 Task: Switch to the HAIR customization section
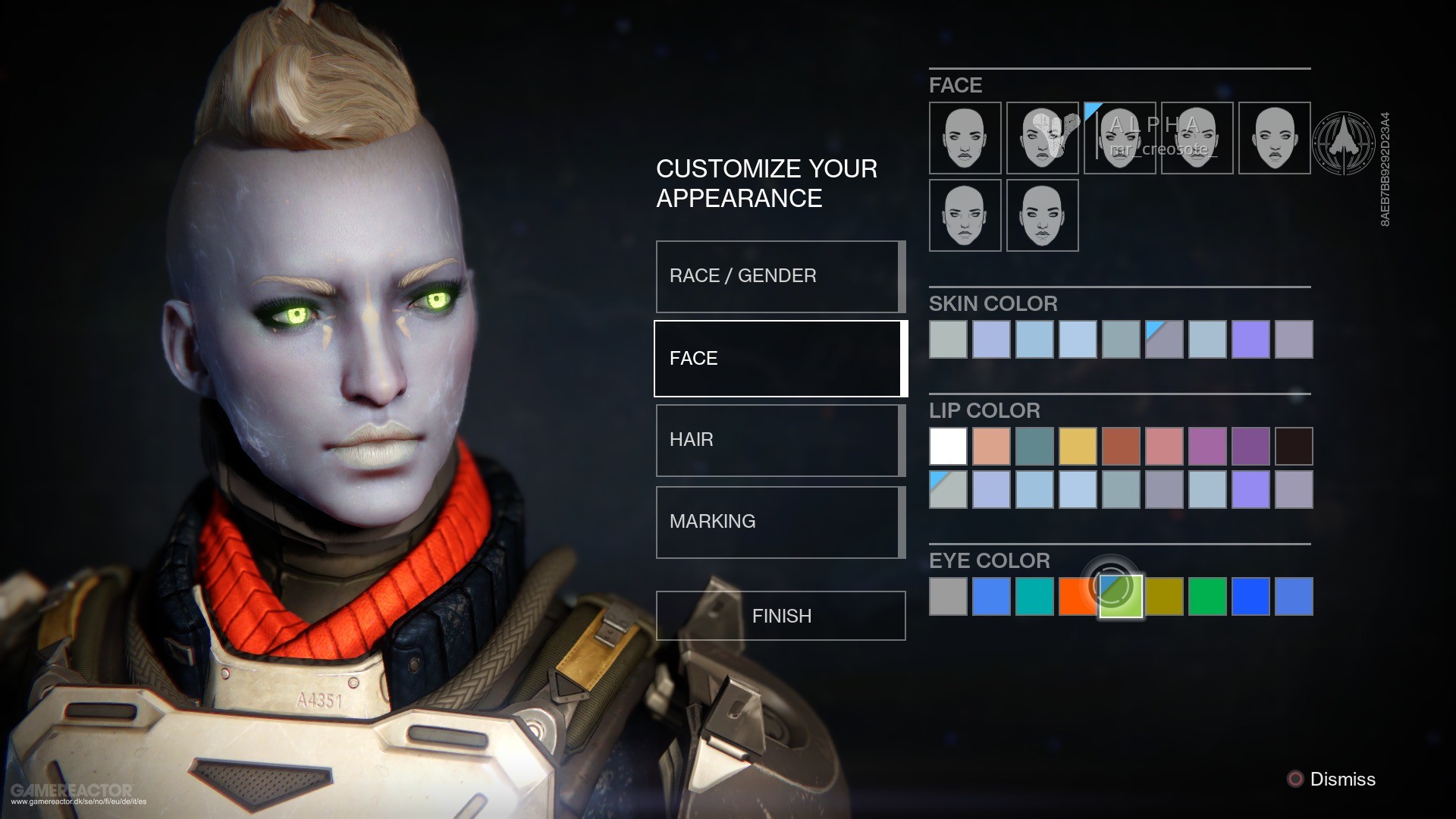pos(780,440)
